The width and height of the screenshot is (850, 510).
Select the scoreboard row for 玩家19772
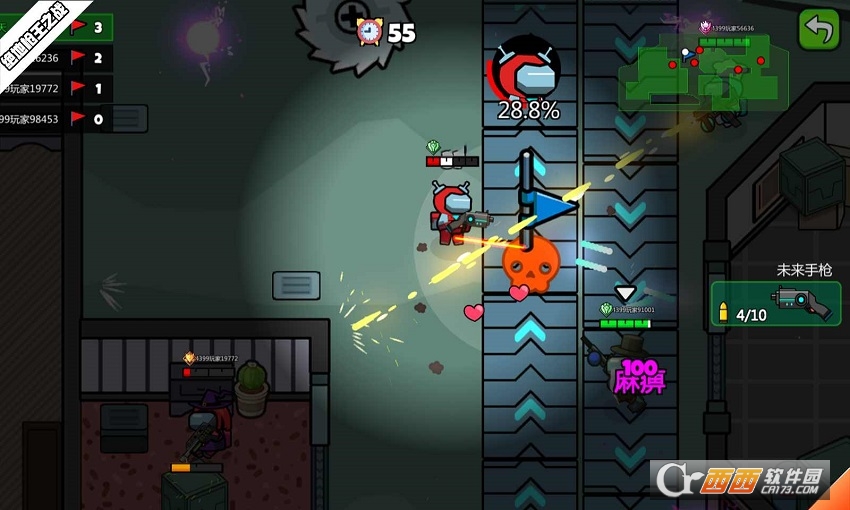tap(55, 89)
